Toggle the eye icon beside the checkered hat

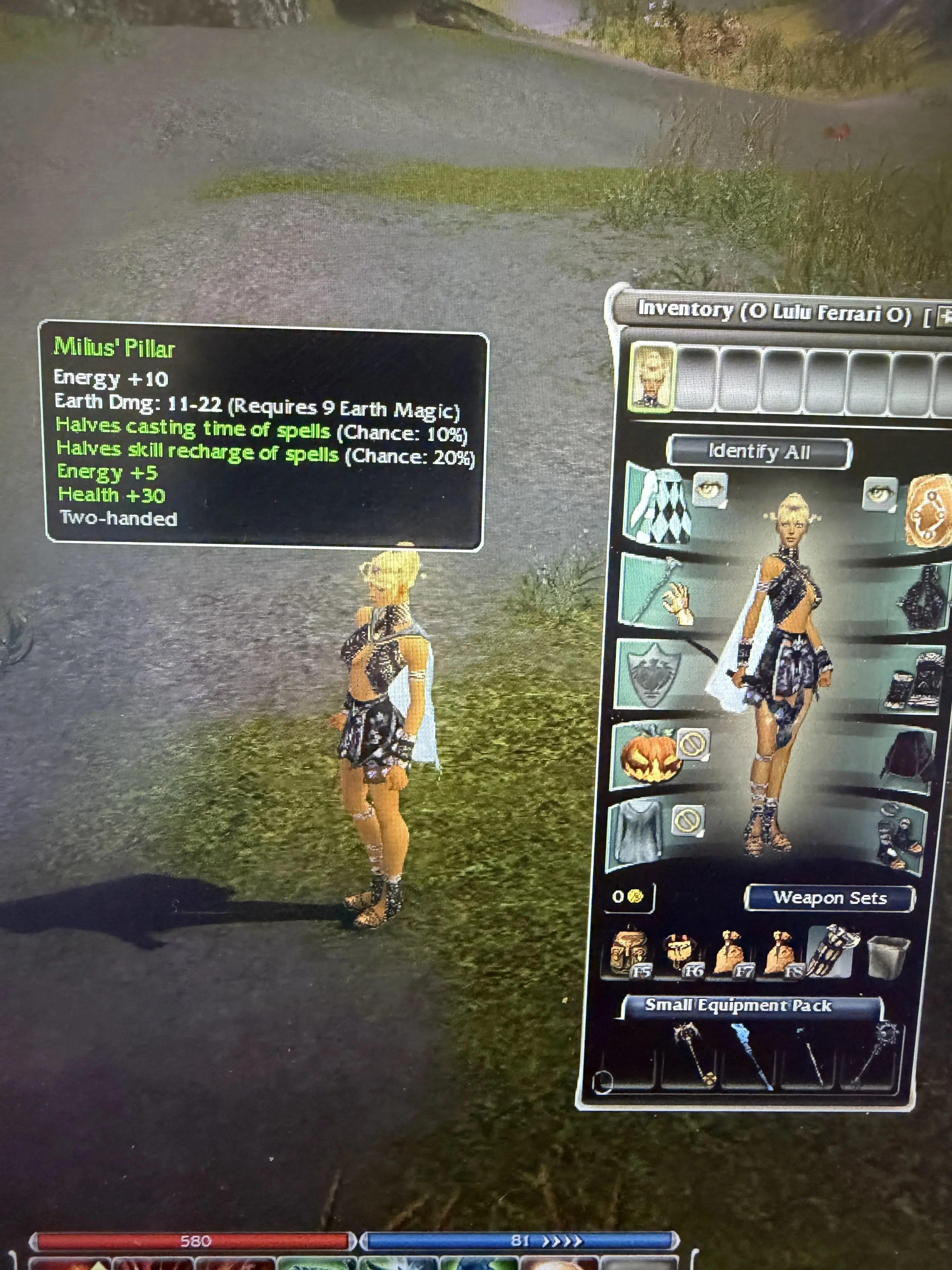click(710, 490)
